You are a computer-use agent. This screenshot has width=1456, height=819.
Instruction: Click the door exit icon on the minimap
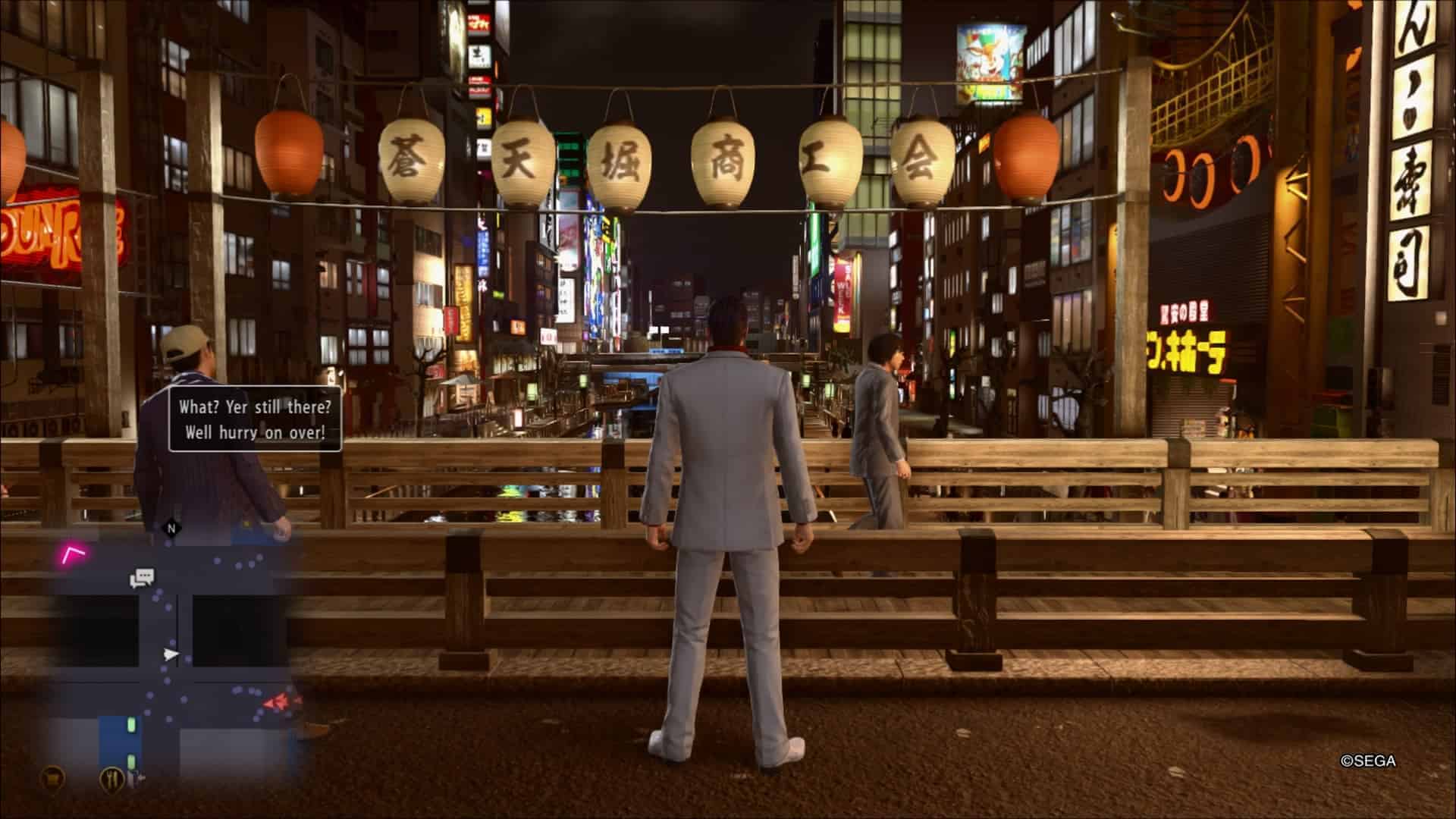[x=137, y=777]
